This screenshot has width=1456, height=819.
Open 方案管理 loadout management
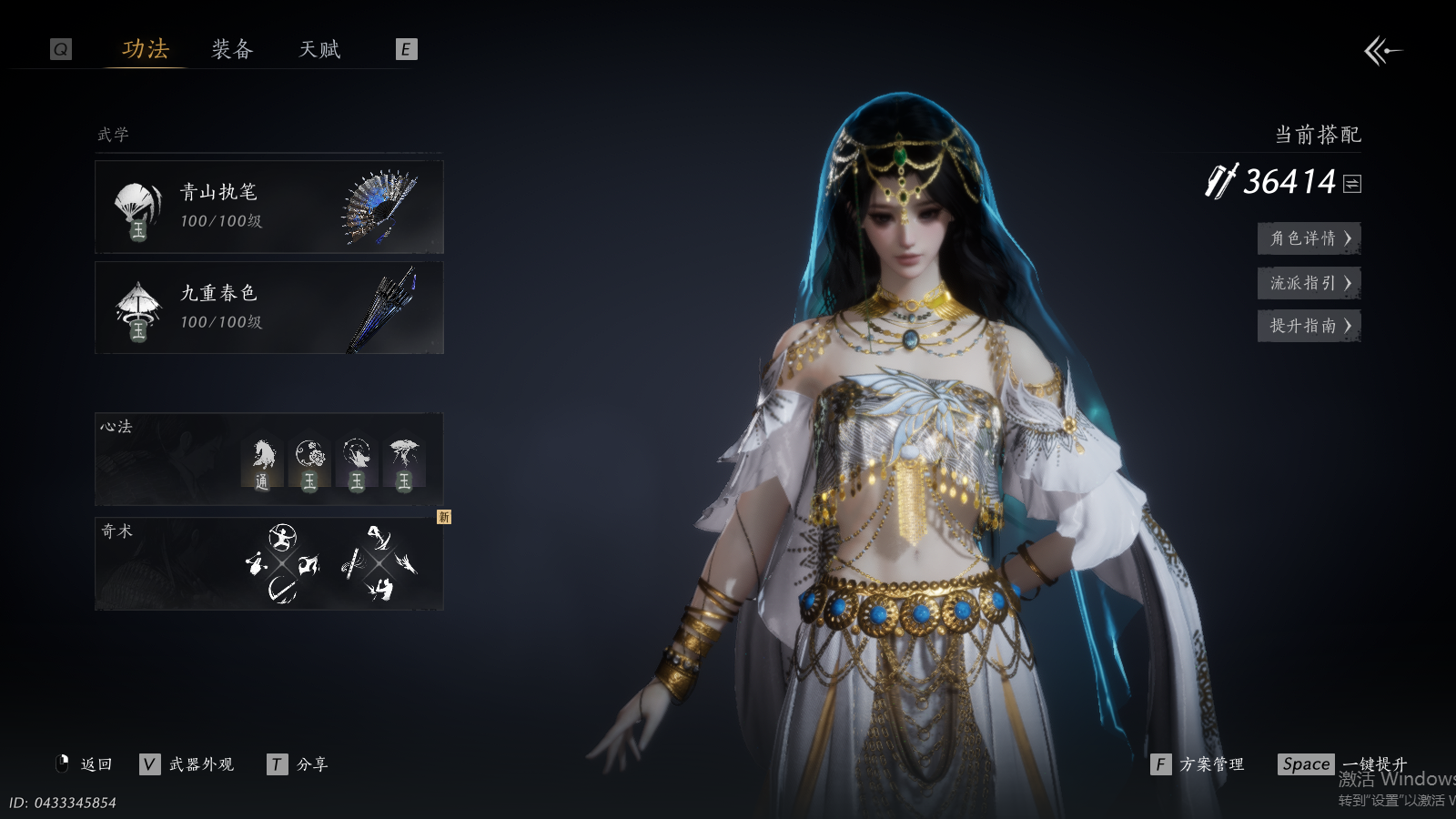pyautogui.click(x=1198, y=764)
